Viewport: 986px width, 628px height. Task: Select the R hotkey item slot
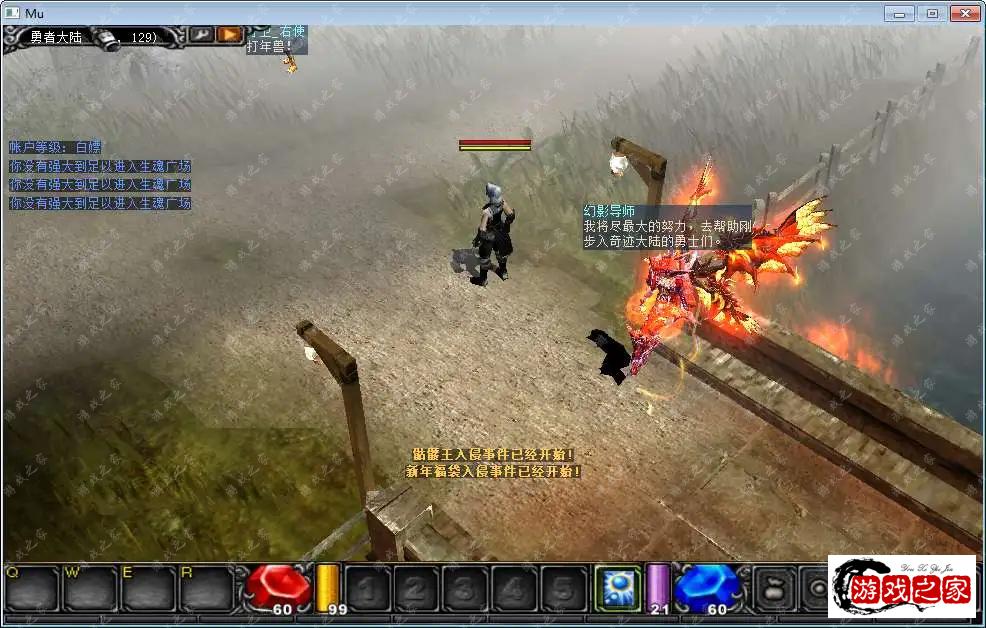point(207,588)
